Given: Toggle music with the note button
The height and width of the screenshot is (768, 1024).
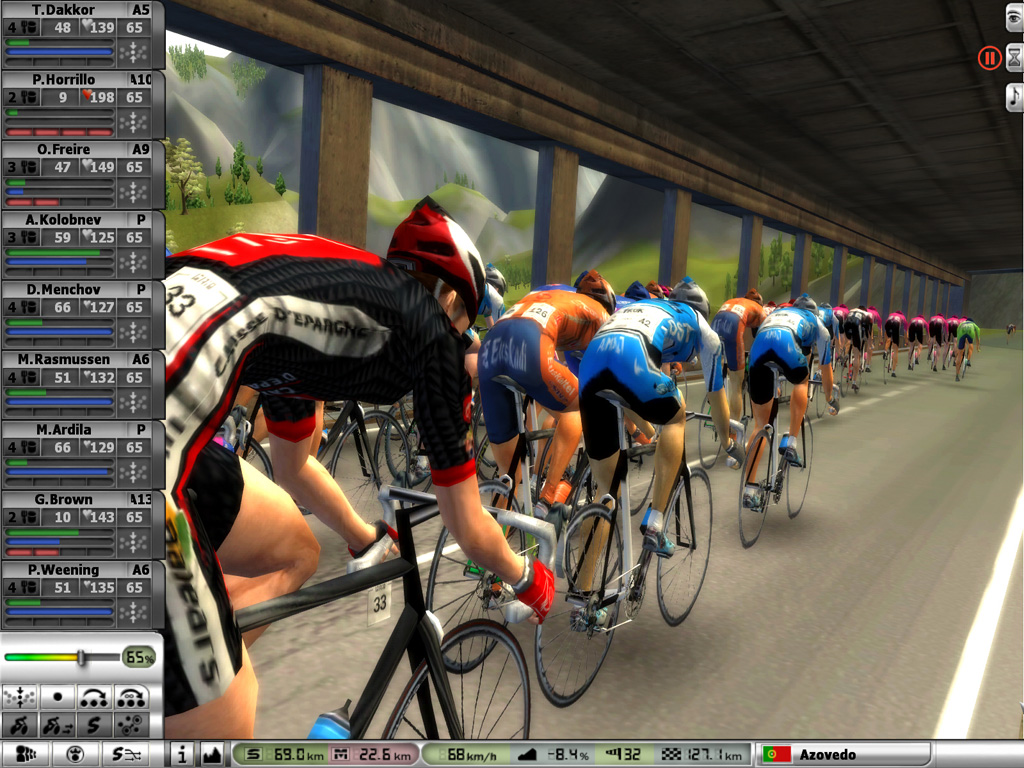Looking at the screenshot, I should point(1014,96).
